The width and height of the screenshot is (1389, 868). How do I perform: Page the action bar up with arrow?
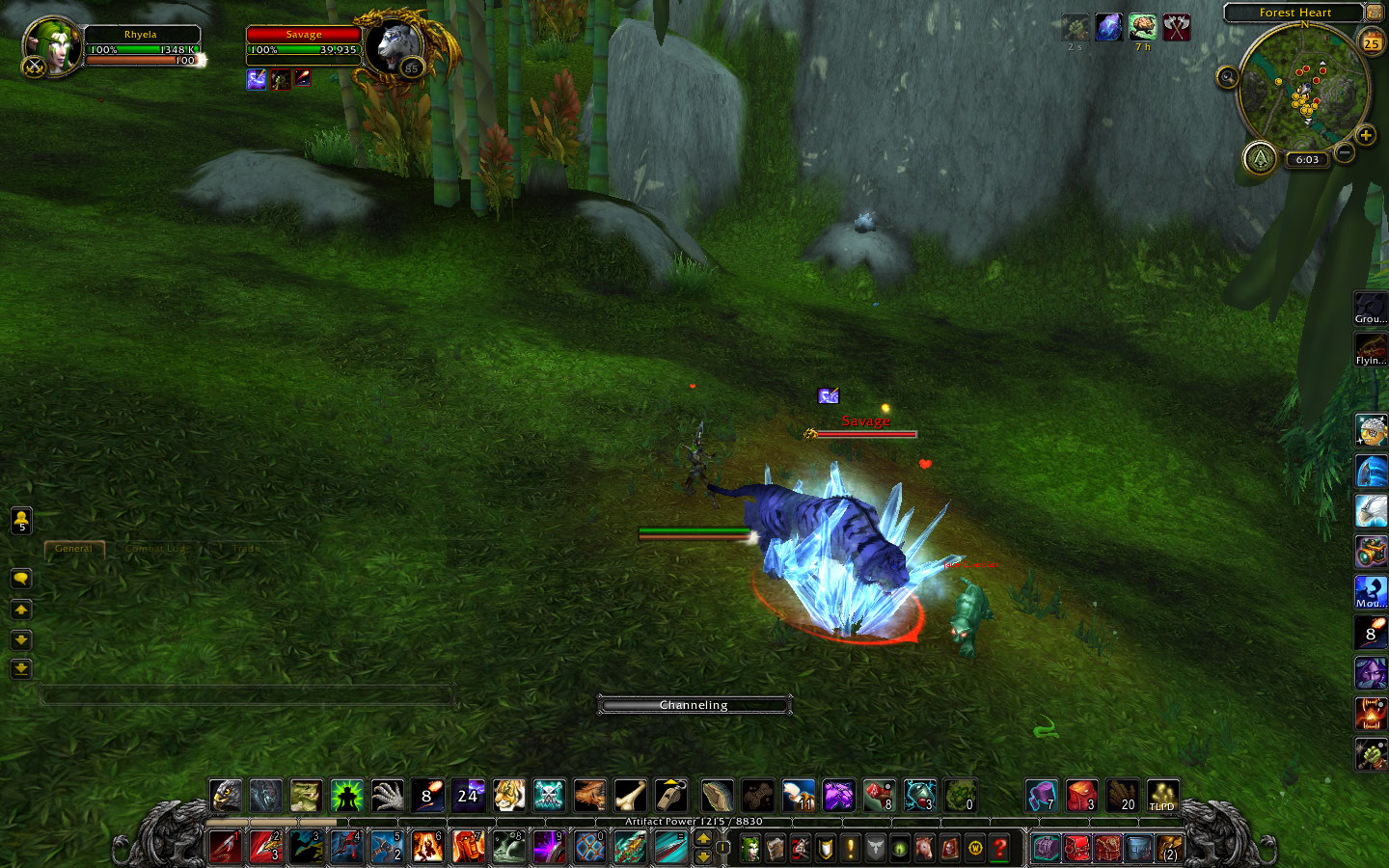[x=703, y=839]
